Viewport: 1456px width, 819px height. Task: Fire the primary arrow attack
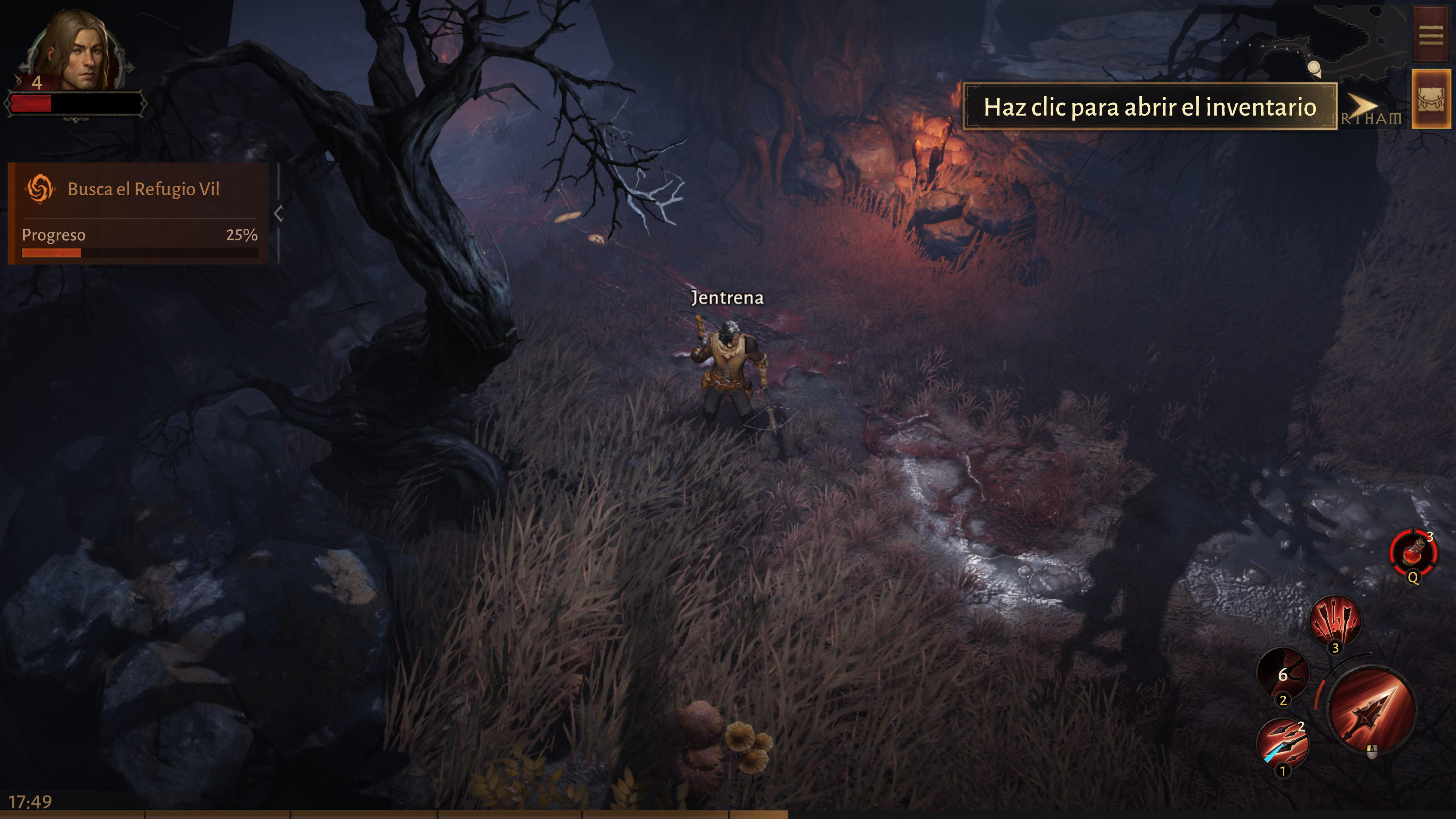click(x=1372, y=711)
